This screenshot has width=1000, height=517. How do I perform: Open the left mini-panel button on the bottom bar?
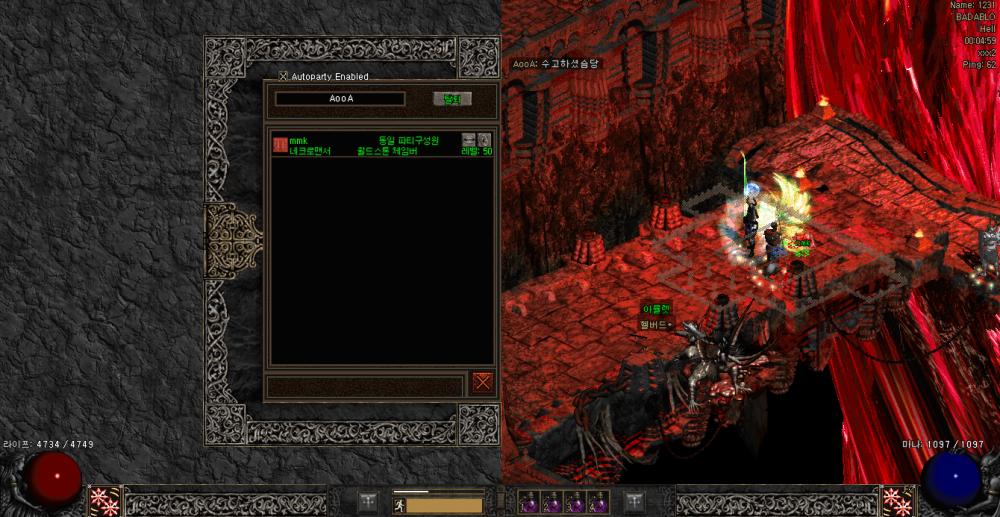pyautogui.click(x=368, y=501)
